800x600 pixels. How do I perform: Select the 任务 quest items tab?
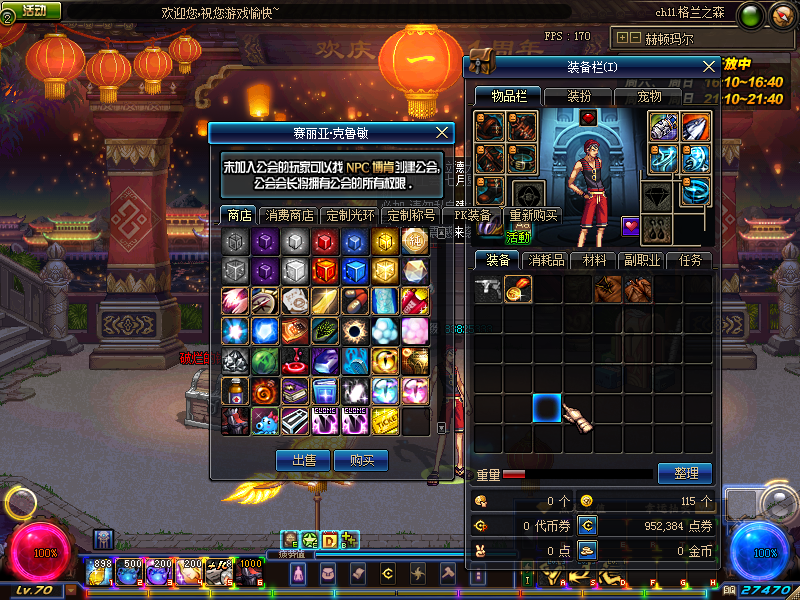(690, 260)
